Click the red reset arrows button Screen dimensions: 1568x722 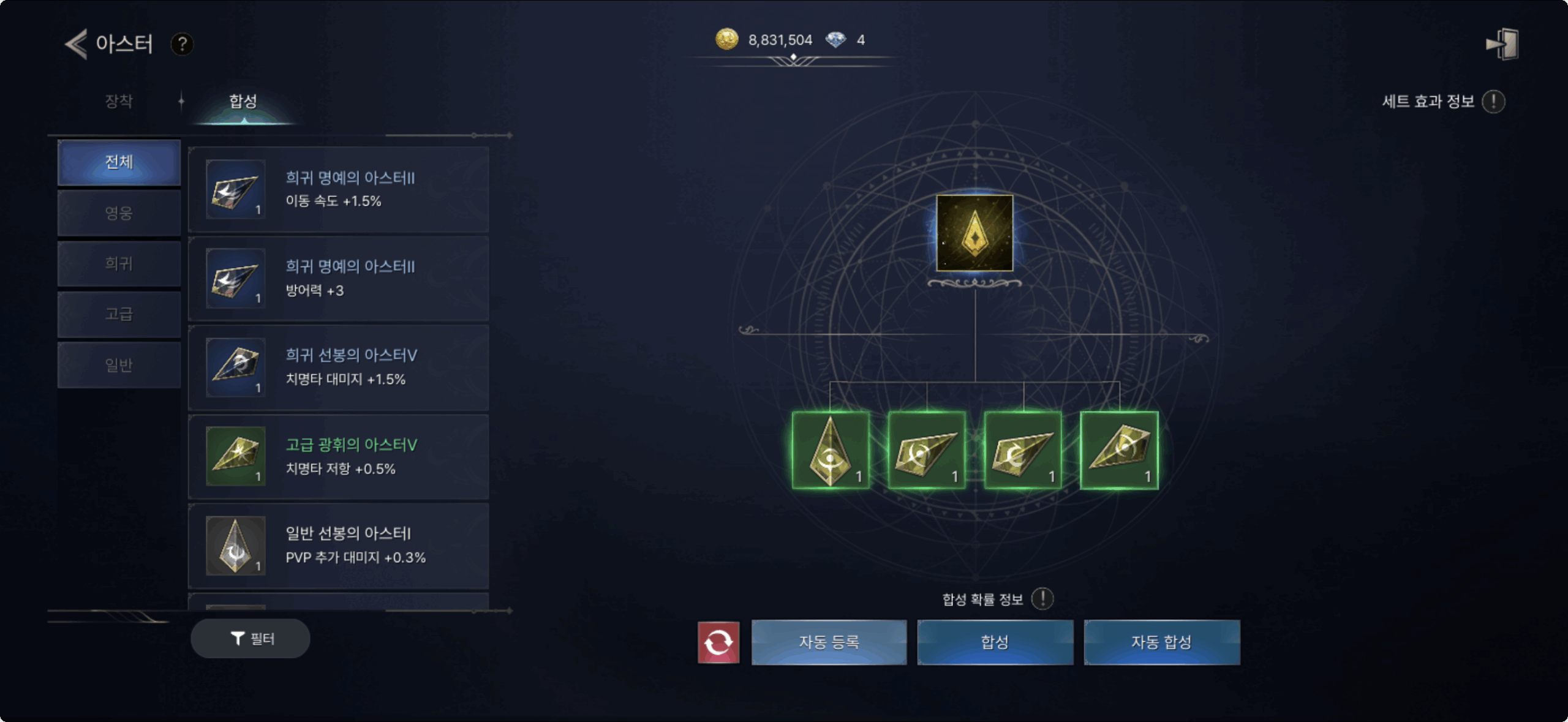coord(718,642)
